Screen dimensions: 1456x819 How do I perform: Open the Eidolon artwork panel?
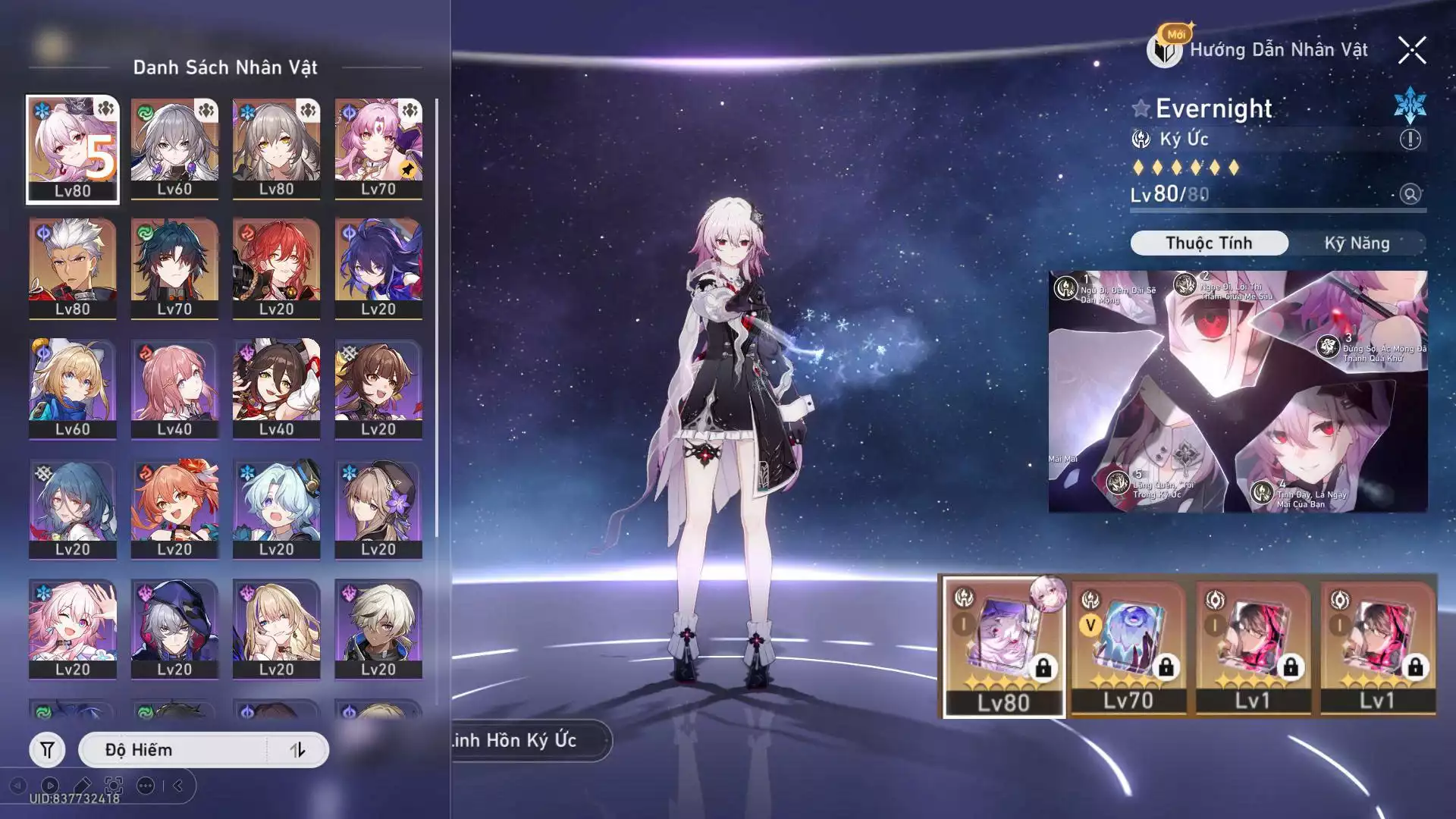click(1238, 391)
